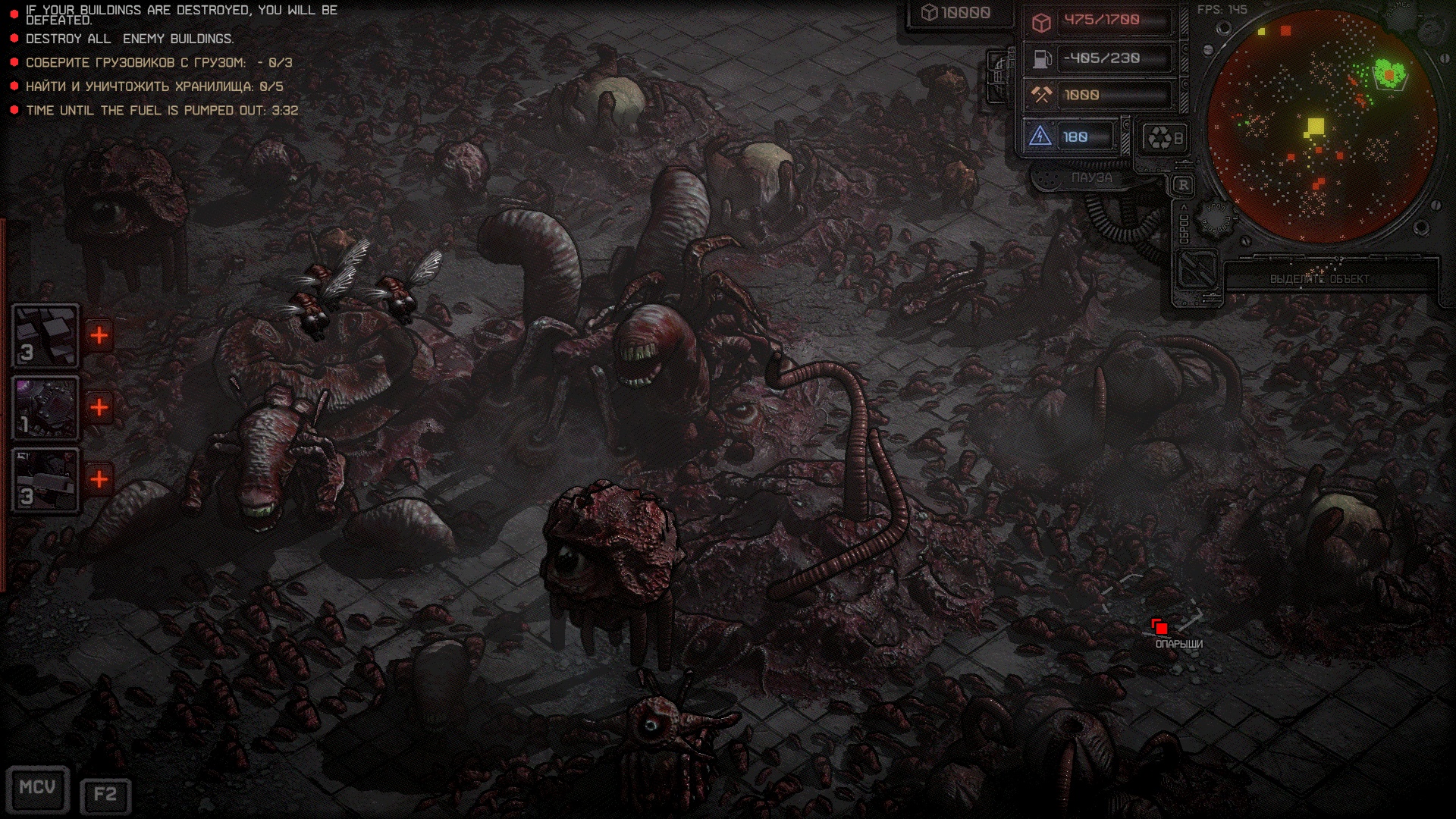1456x819 pixels.
Task: Select the gray blocks squad slot
Action: (45, 336)
